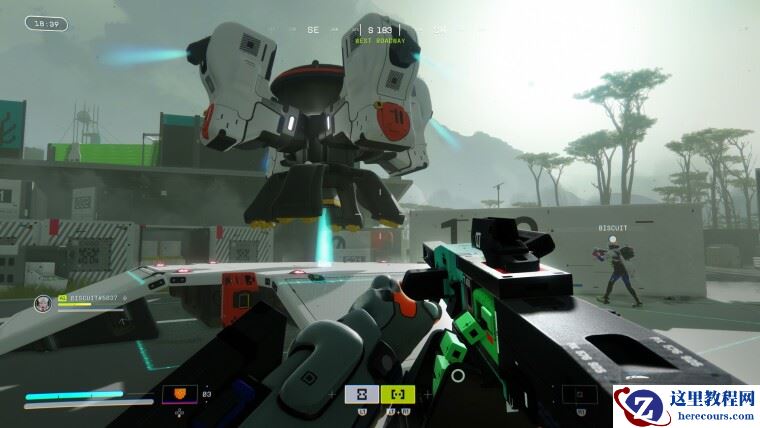Click the BISCUIT squad member portrait
This screenshot has height=428, width=760.
[42, 302]
